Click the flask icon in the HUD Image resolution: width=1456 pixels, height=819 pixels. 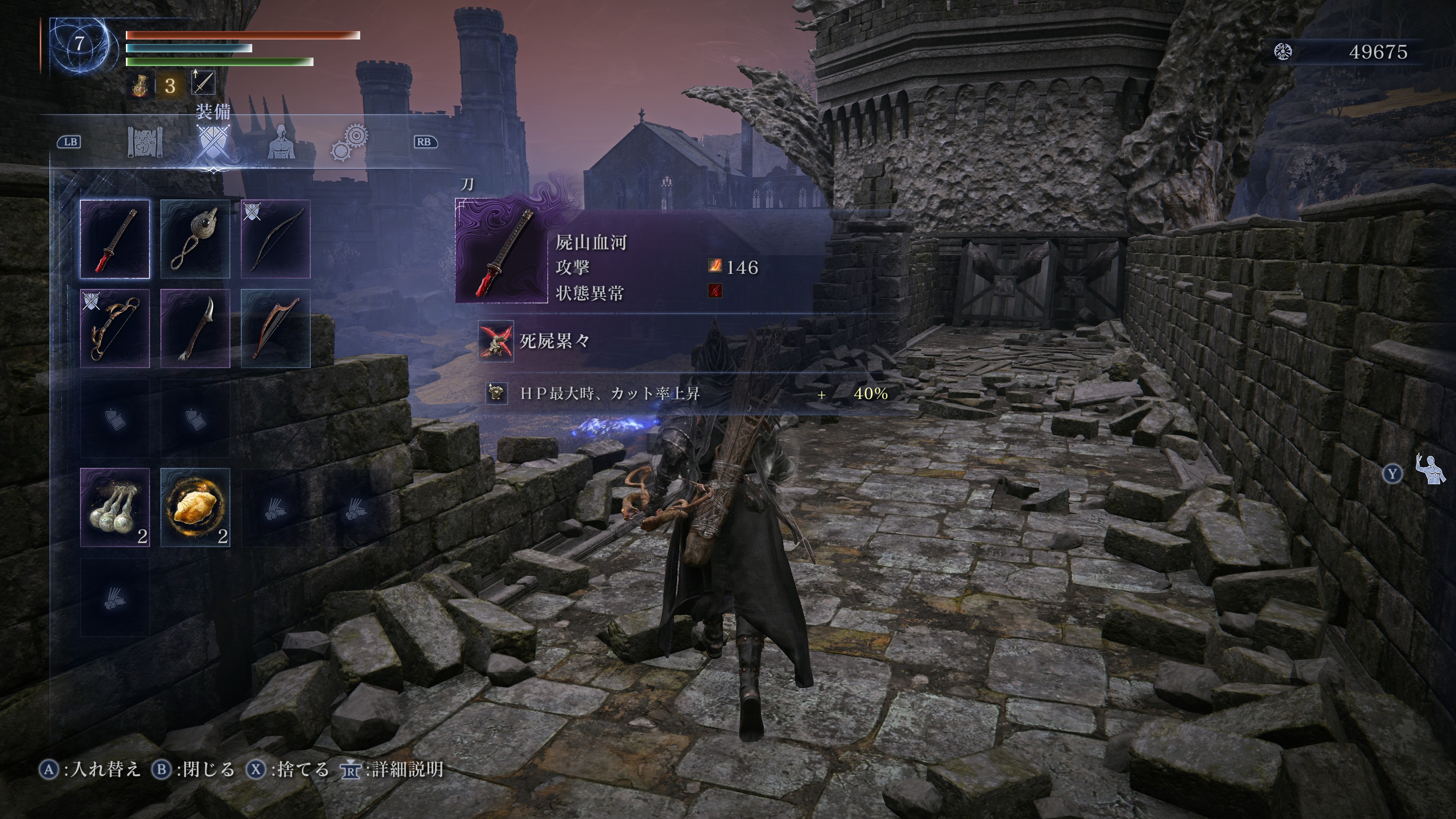[140, 86]
